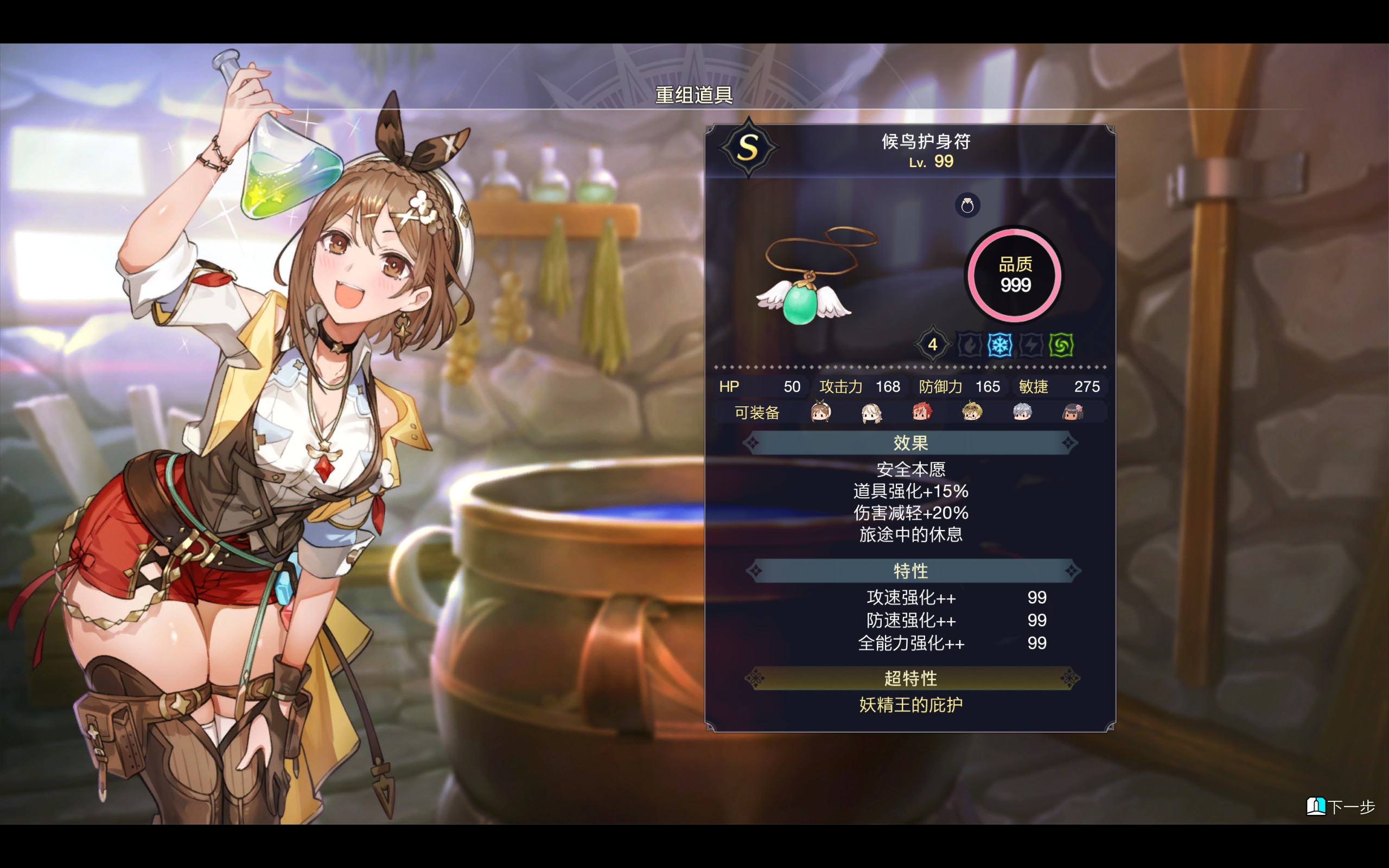
Task: Click the element level 4 indicator
Action: coord(933,345)
